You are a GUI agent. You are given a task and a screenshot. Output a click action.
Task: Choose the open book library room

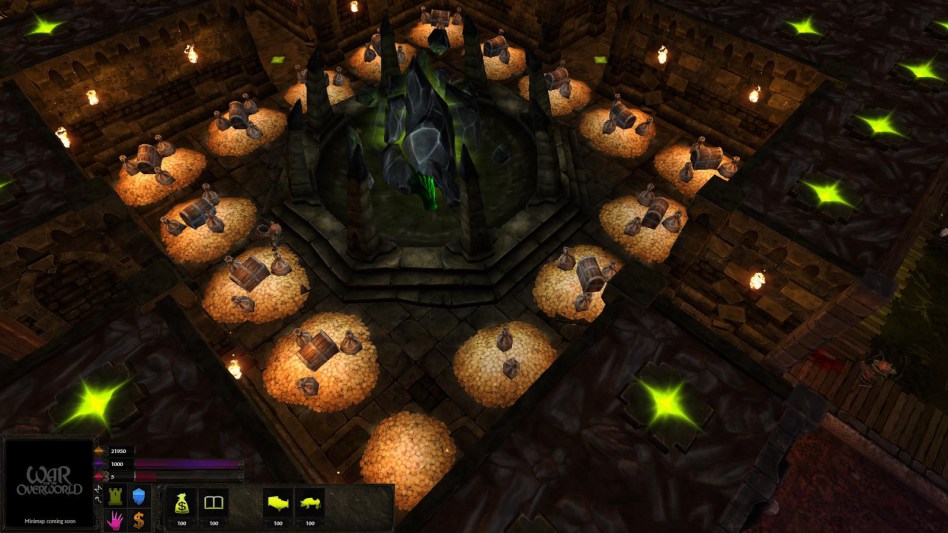click(x=214, y=503)
